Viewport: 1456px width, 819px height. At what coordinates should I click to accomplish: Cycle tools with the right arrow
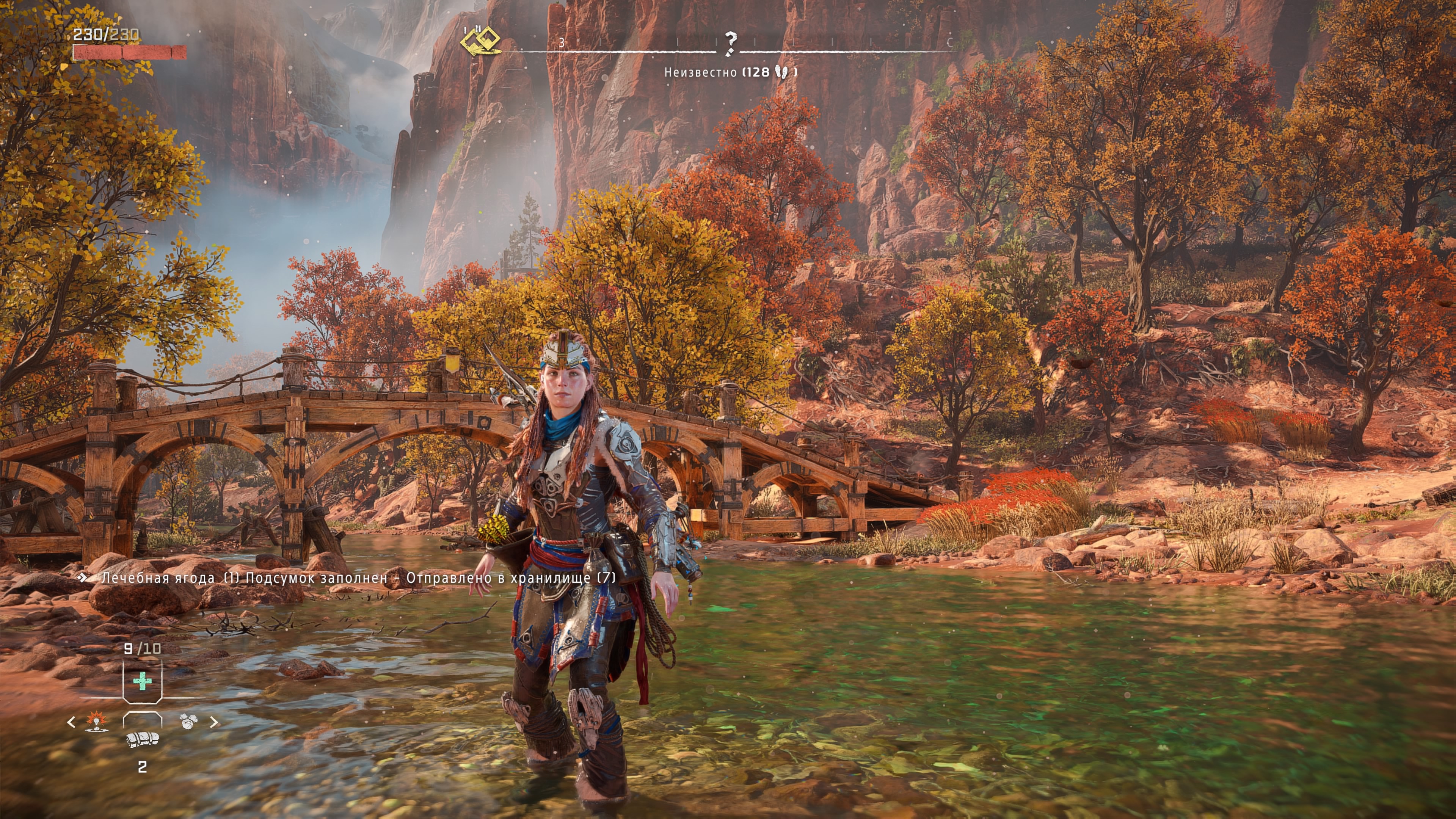tap(214, 722)
